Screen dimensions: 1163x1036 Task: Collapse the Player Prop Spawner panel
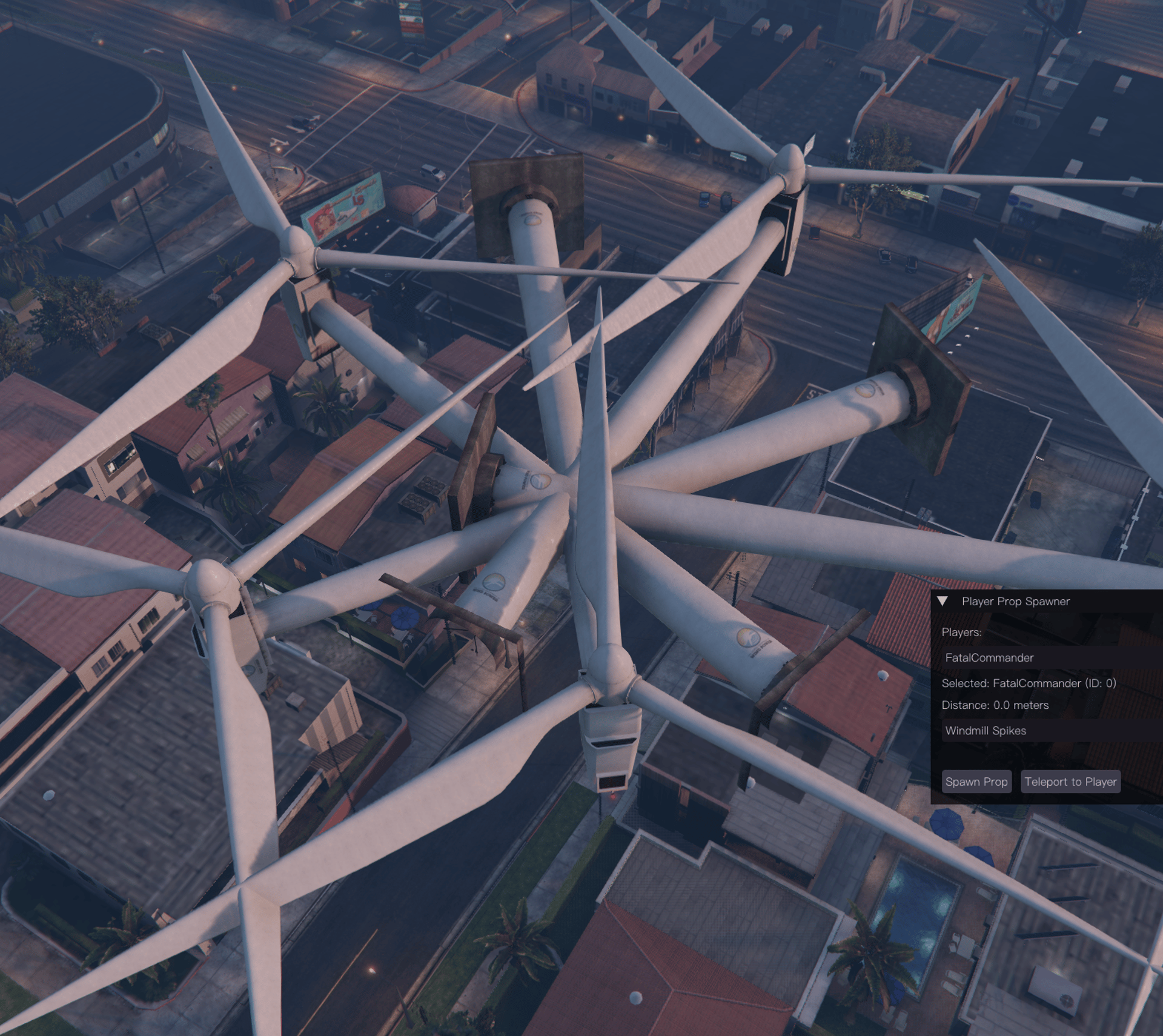pyautogui.click(x=943, y=601)
